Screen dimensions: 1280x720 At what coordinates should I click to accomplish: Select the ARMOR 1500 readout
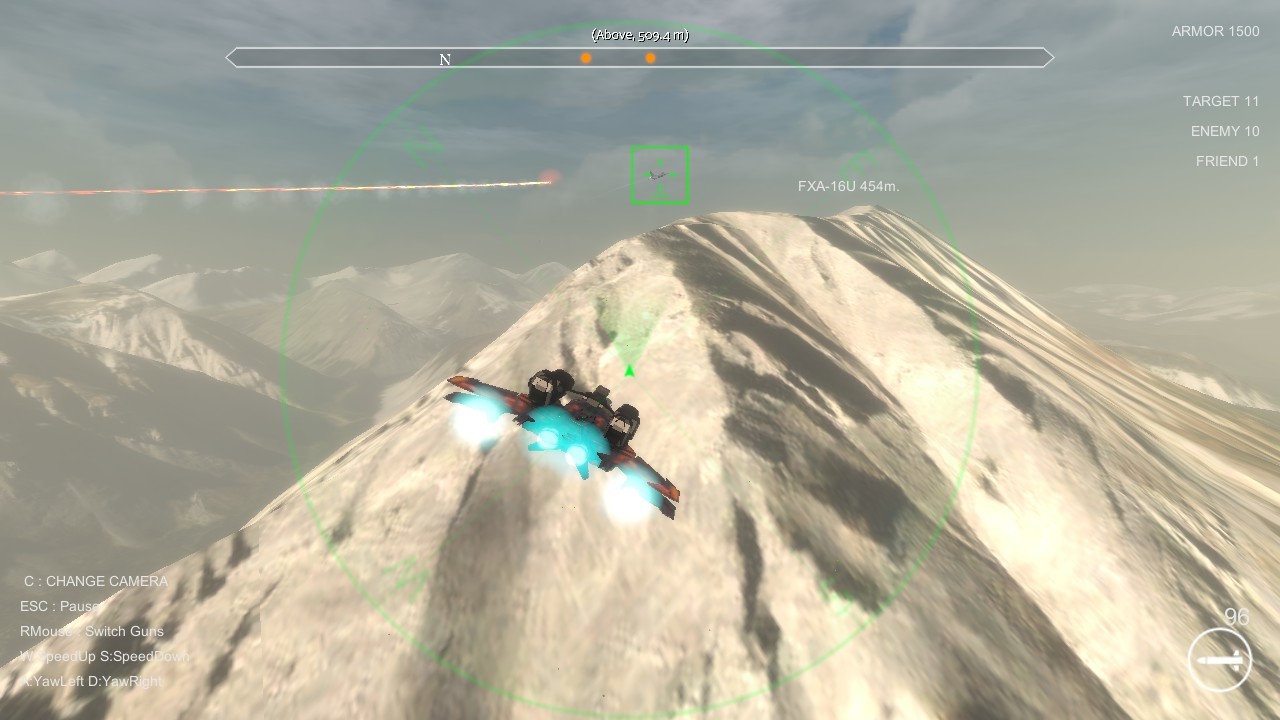tap(1215, 31)
